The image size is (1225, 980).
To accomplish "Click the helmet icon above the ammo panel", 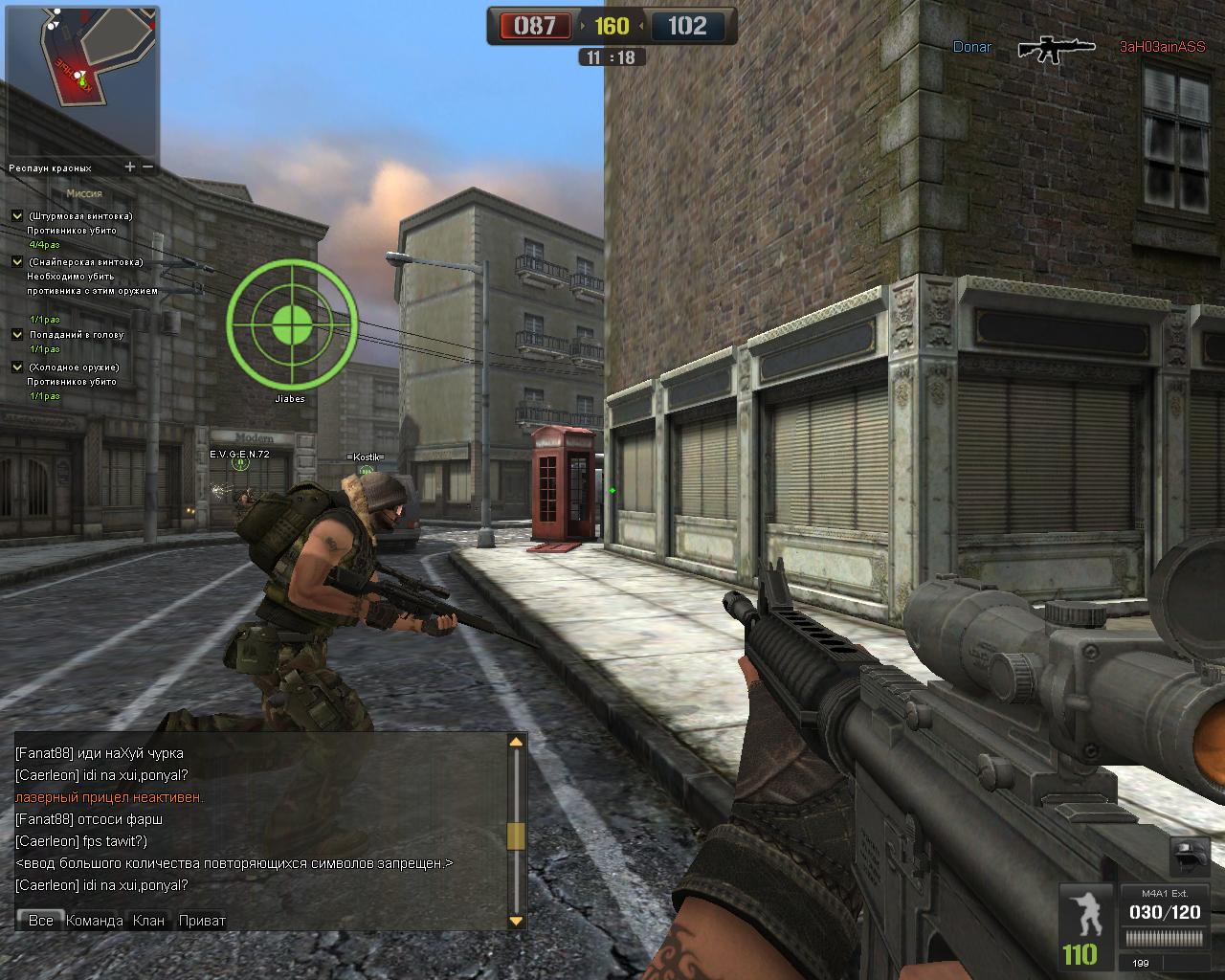I will pyautogui.click(x=1188, y=856).
